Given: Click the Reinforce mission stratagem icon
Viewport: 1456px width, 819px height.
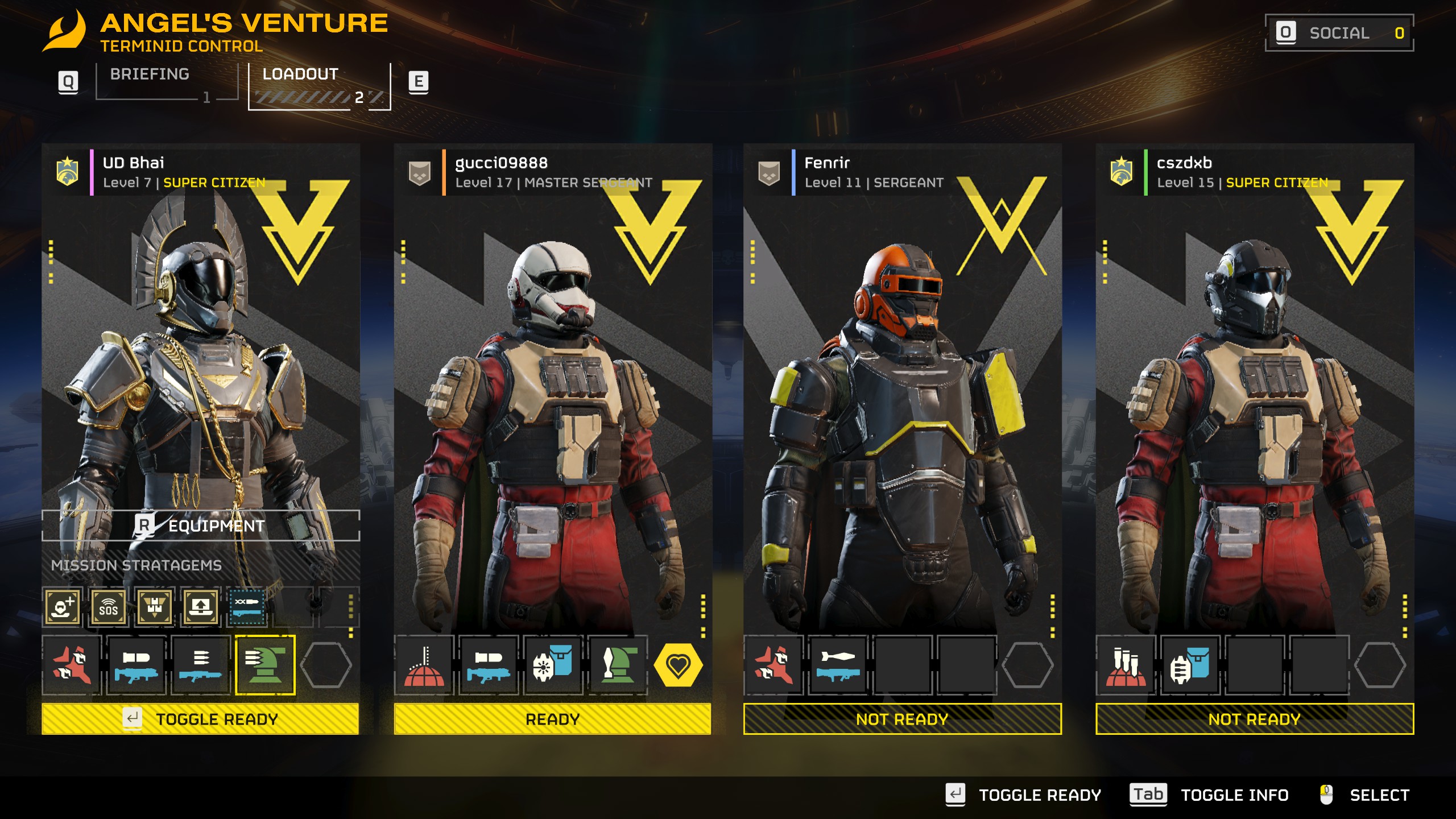Looking at the screenshot, I should click(63, 607).
